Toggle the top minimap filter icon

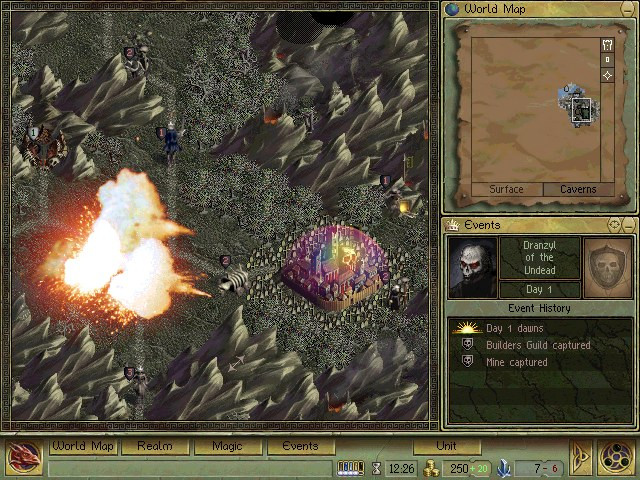point(607,45)
